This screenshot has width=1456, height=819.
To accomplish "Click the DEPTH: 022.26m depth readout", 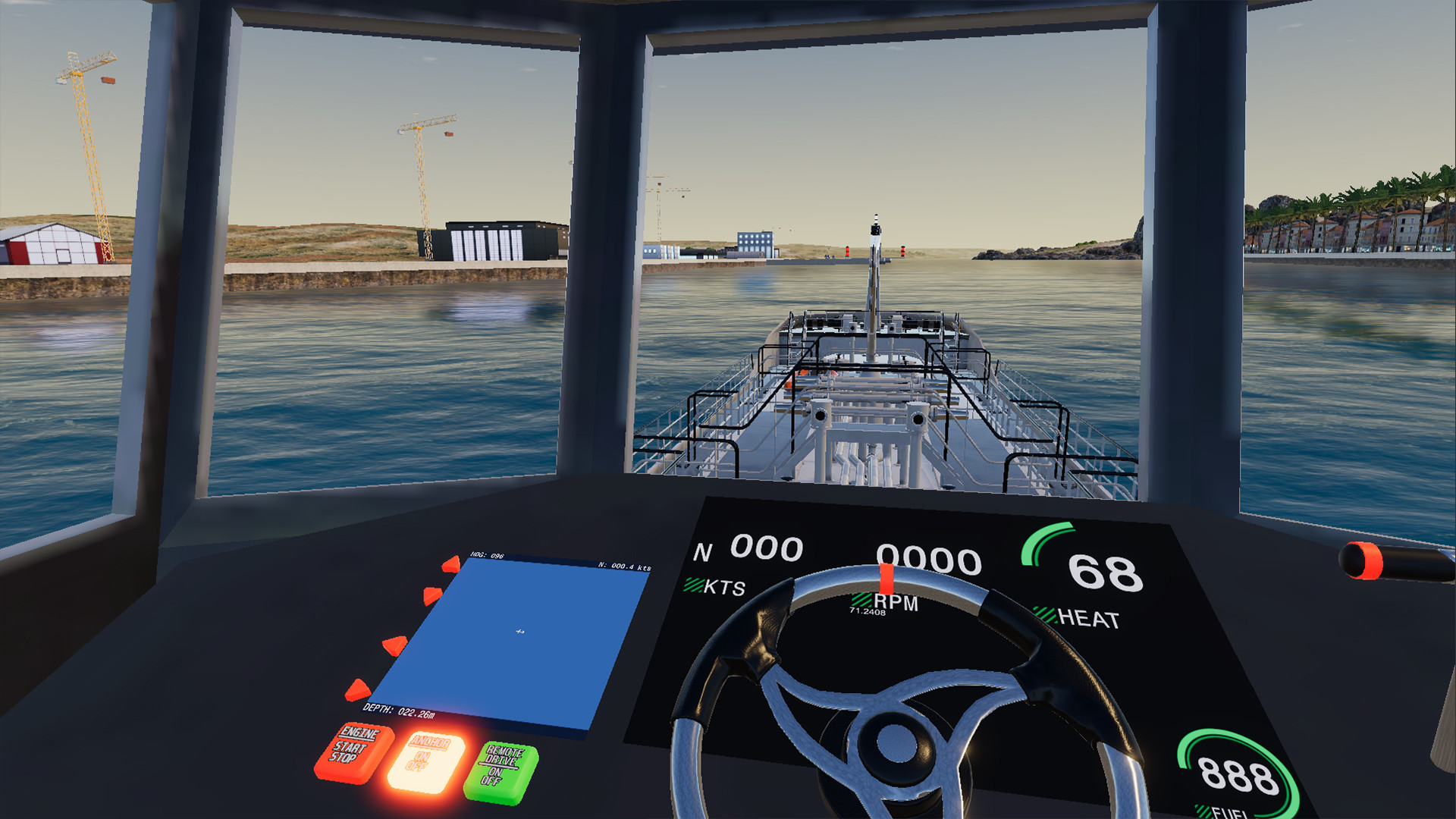I will pyautogui.click(x=400, y=711).
